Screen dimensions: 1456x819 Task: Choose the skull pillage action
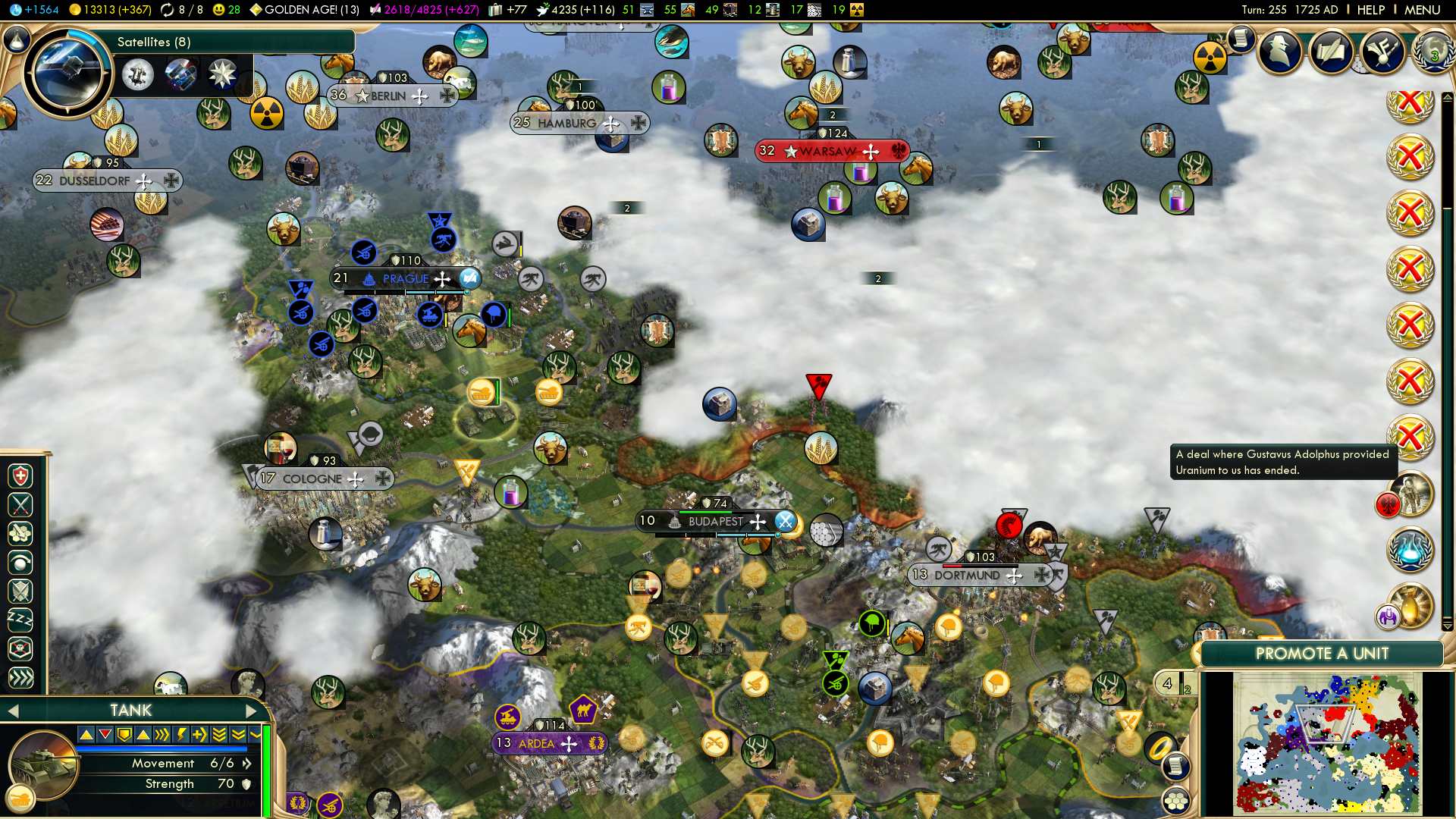(20, 648)
